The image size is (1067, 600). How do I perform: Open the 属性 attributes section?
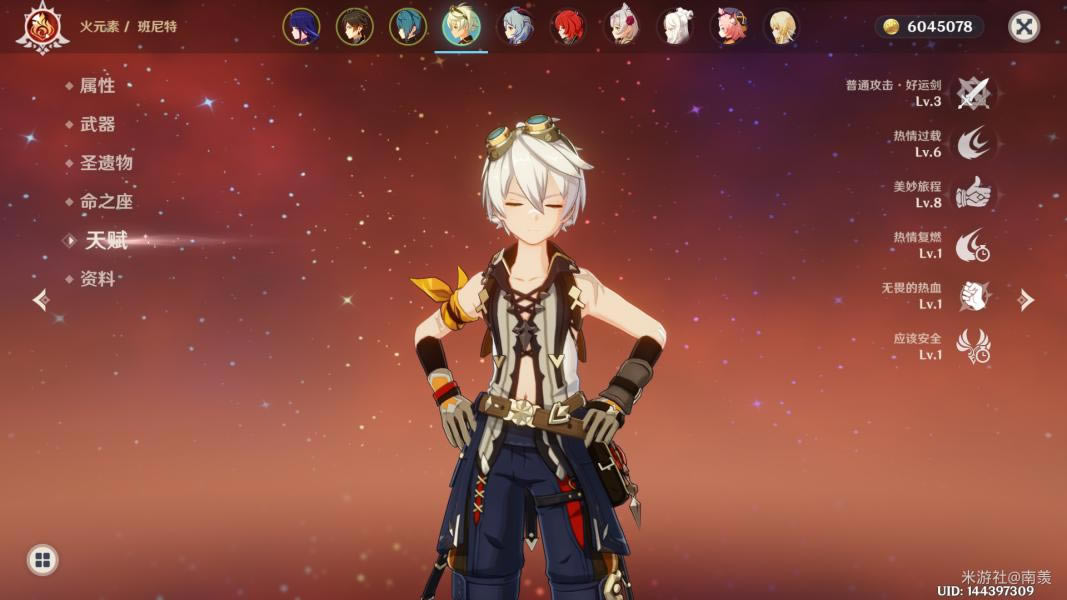[x=97, y=86]
